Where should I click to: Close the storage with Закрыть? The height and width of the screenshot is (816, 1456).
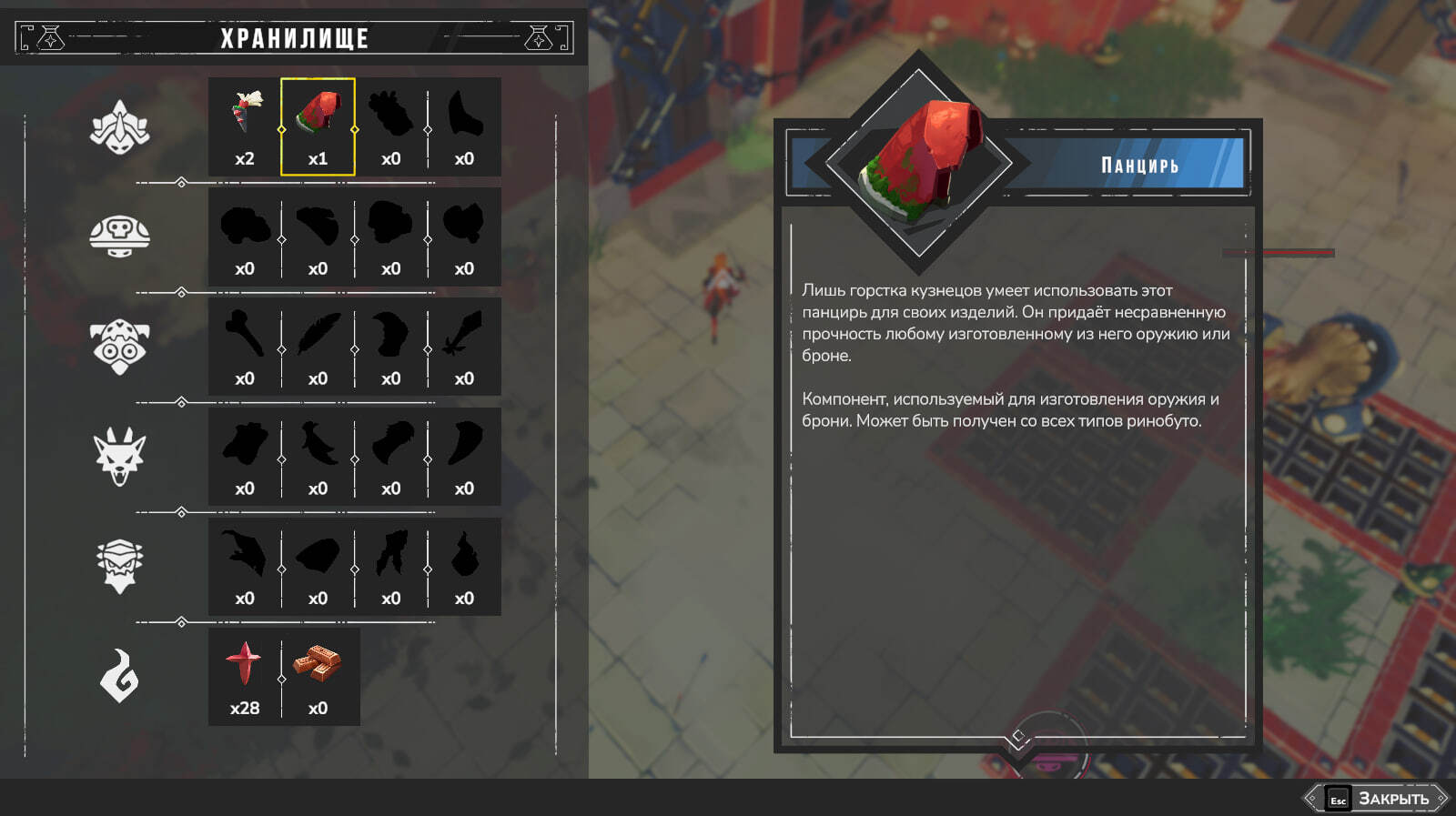pos(1377,799)
